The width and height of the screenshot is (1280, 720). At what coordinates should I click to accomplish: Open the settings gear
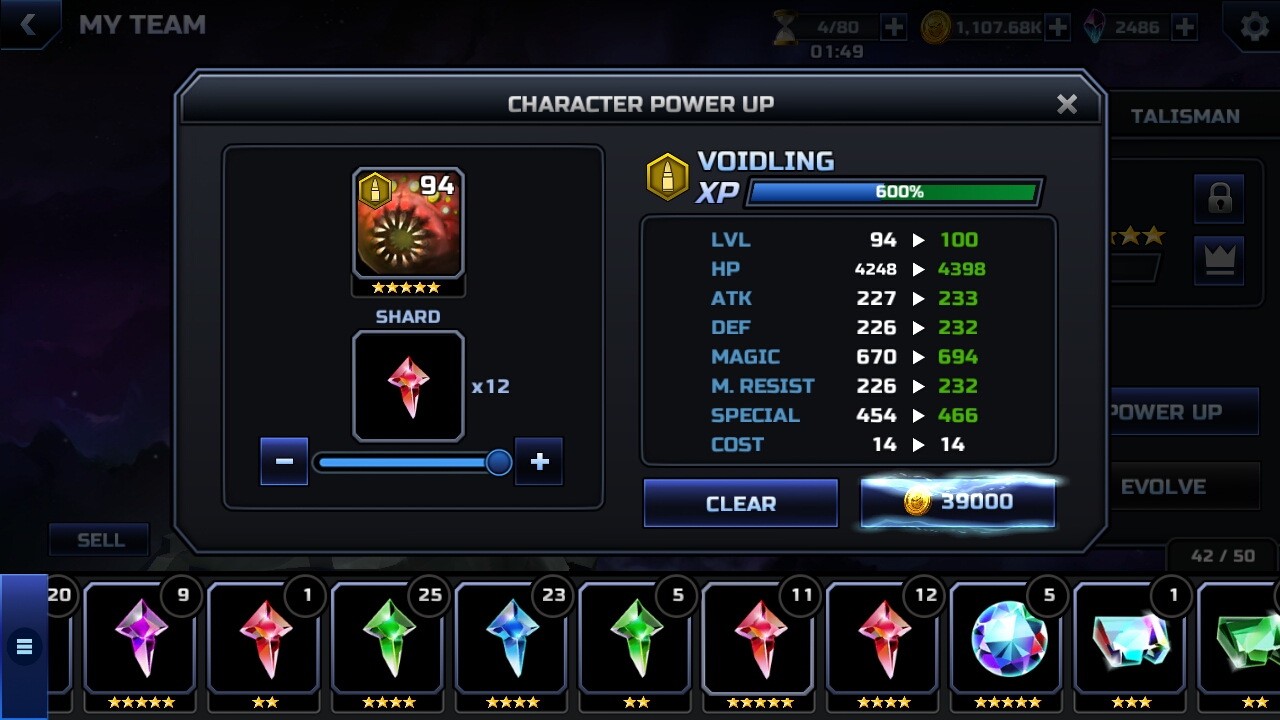click(1254, 27)
